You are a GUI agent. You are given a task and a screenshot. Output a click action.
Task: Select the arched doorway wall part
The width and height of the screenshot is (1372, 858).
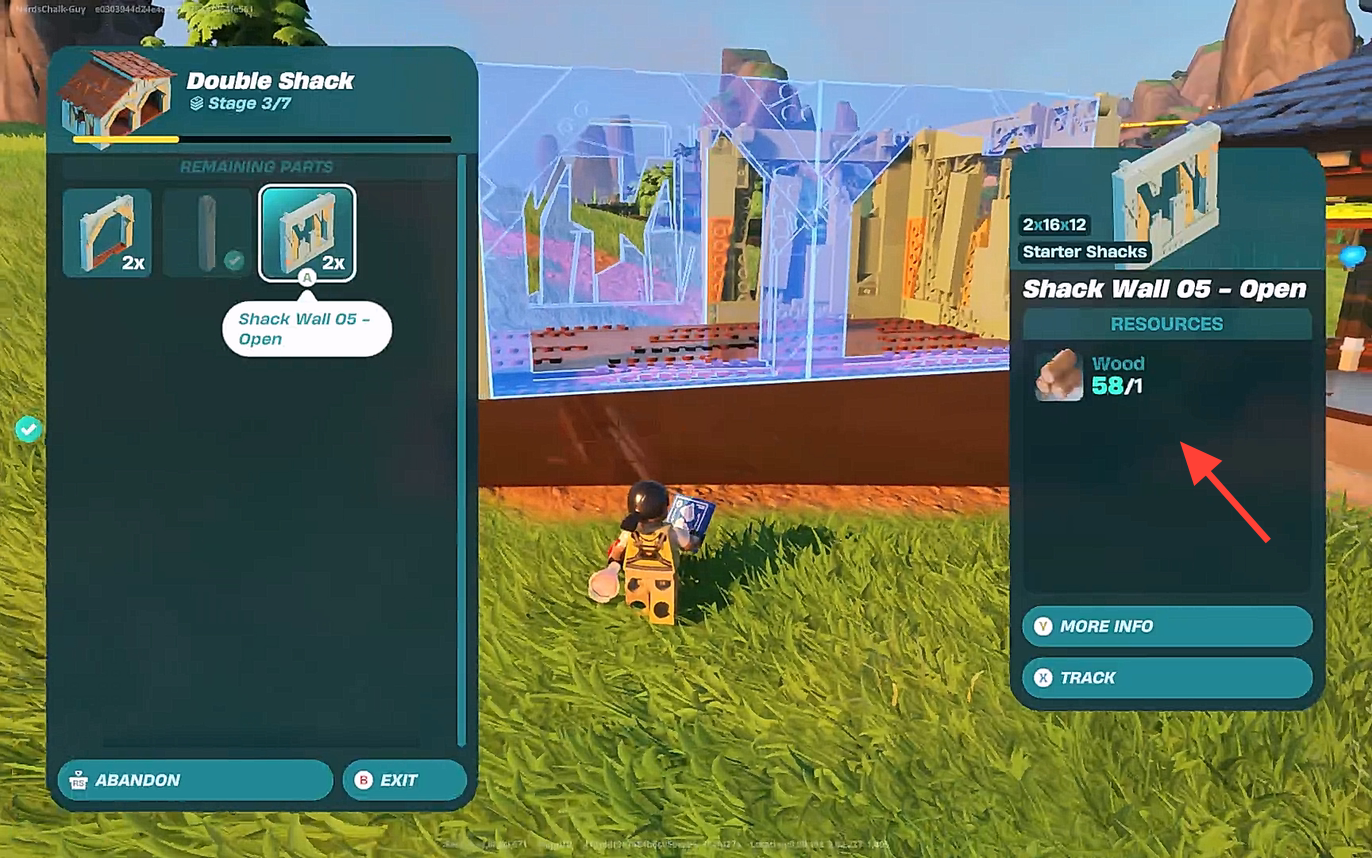coord(107,233)
